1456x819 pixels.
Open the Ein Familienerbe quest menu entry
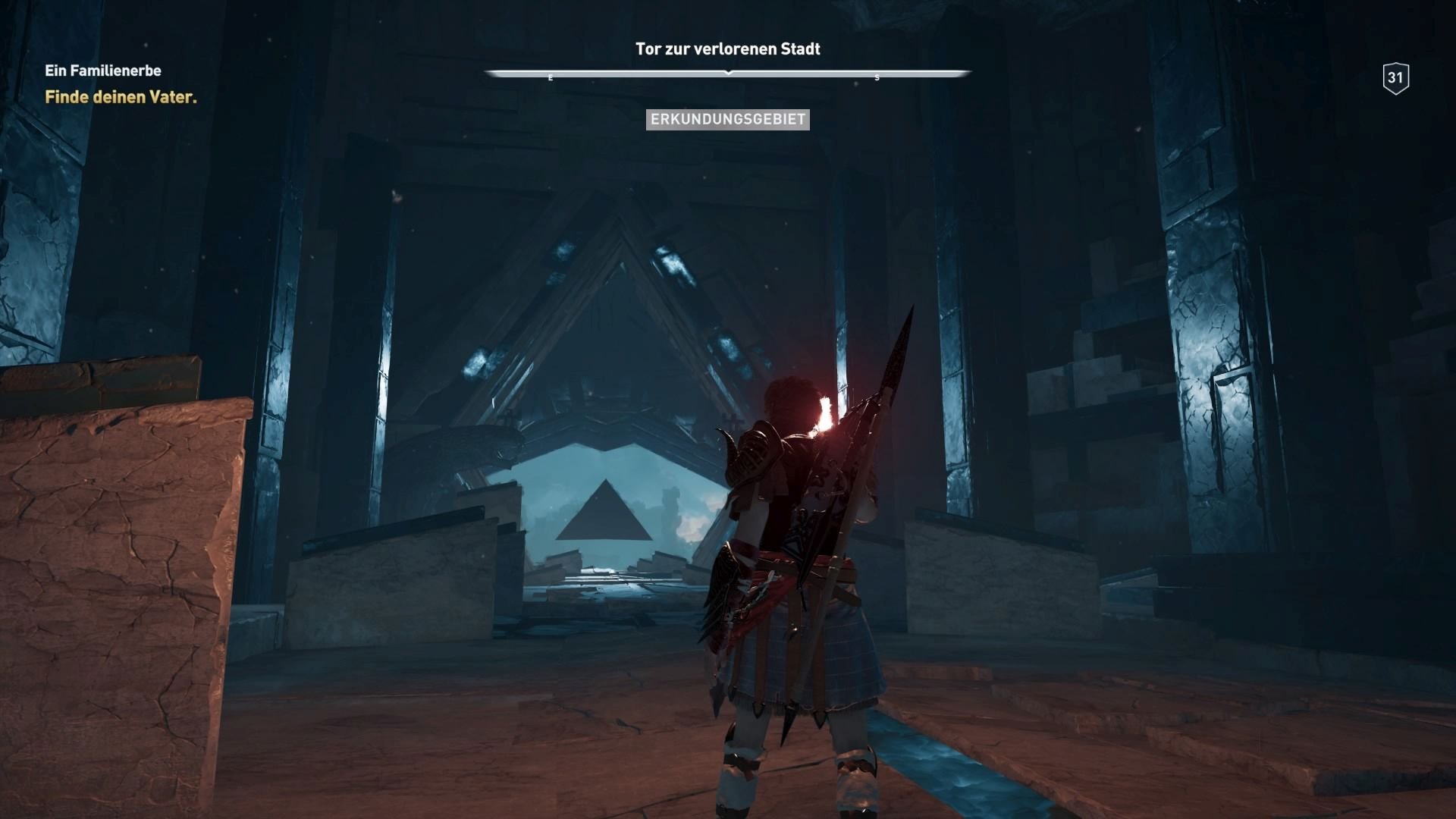tap(103, 71)
